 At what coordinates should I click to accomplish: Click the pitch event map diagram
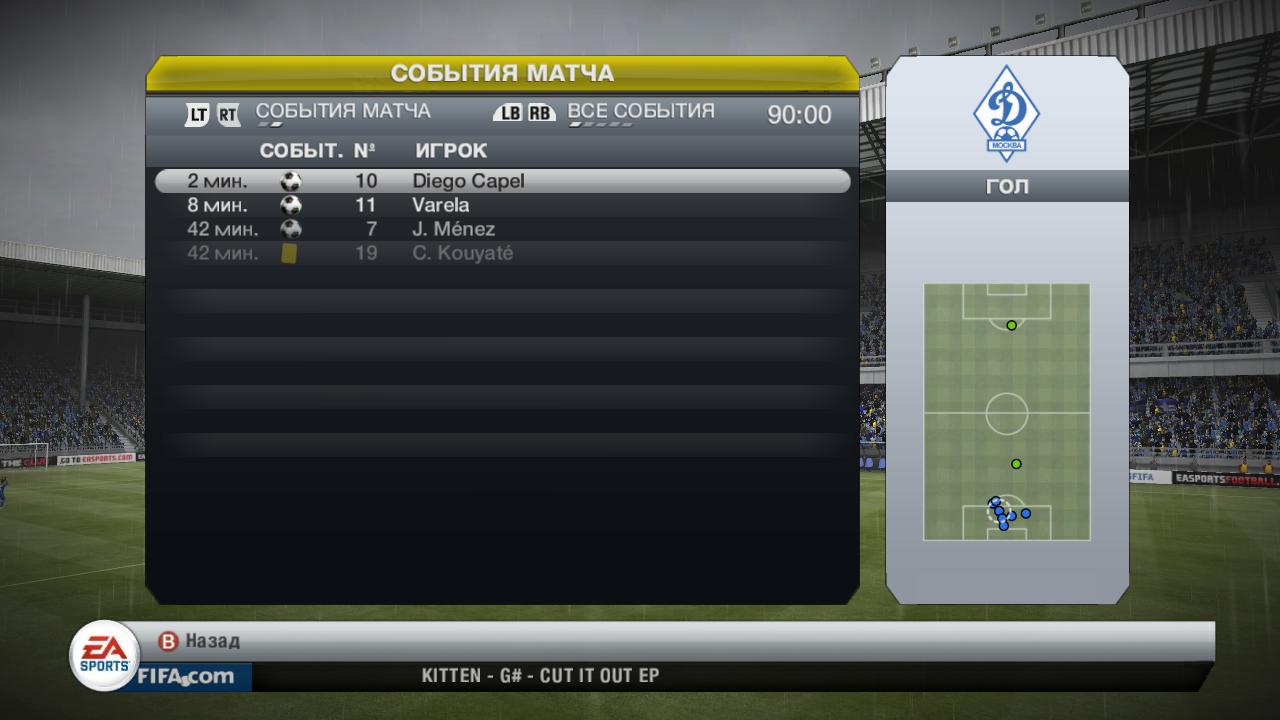click(1006, 411)
